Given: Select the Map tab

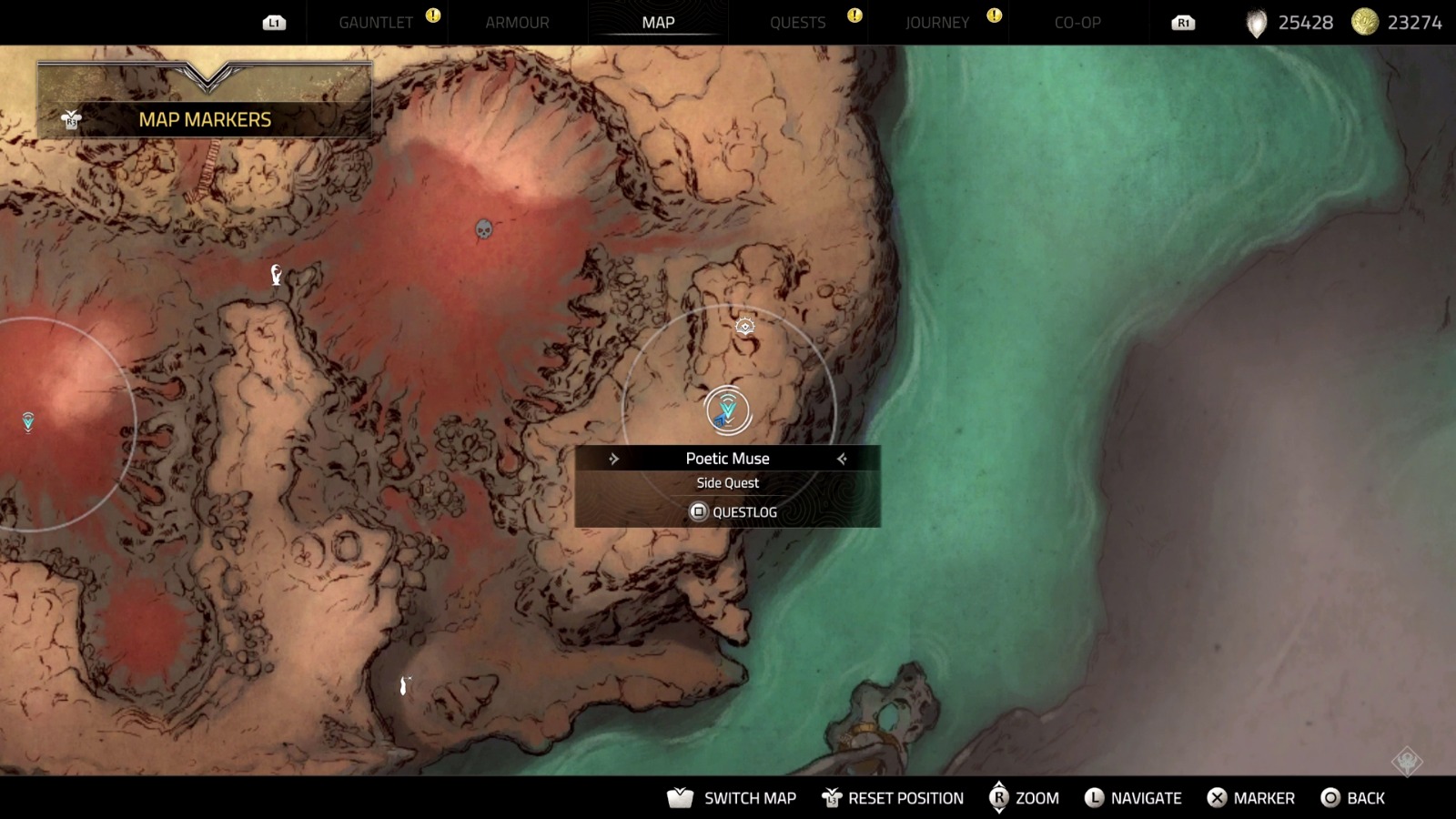Looking at the screenshot, I should tap(658, 23).
